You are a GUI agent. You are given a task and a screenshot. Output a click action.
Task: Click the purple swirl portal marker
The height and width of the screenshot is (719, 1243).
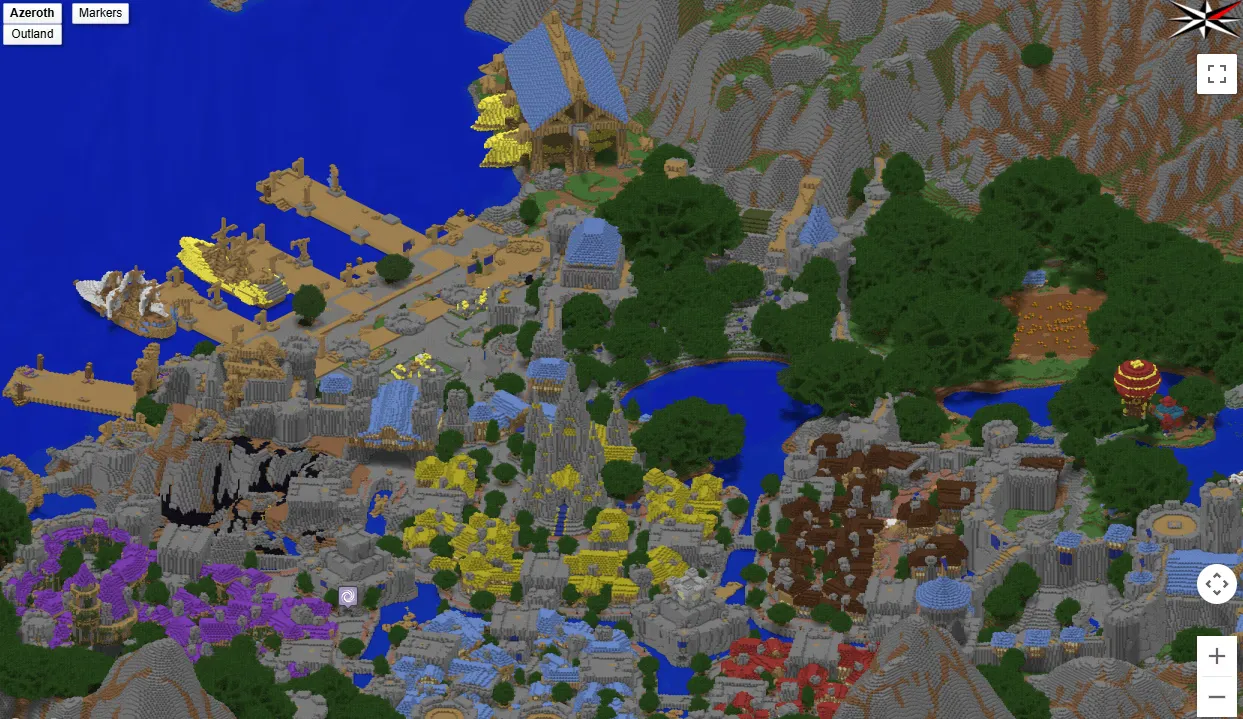348,596
